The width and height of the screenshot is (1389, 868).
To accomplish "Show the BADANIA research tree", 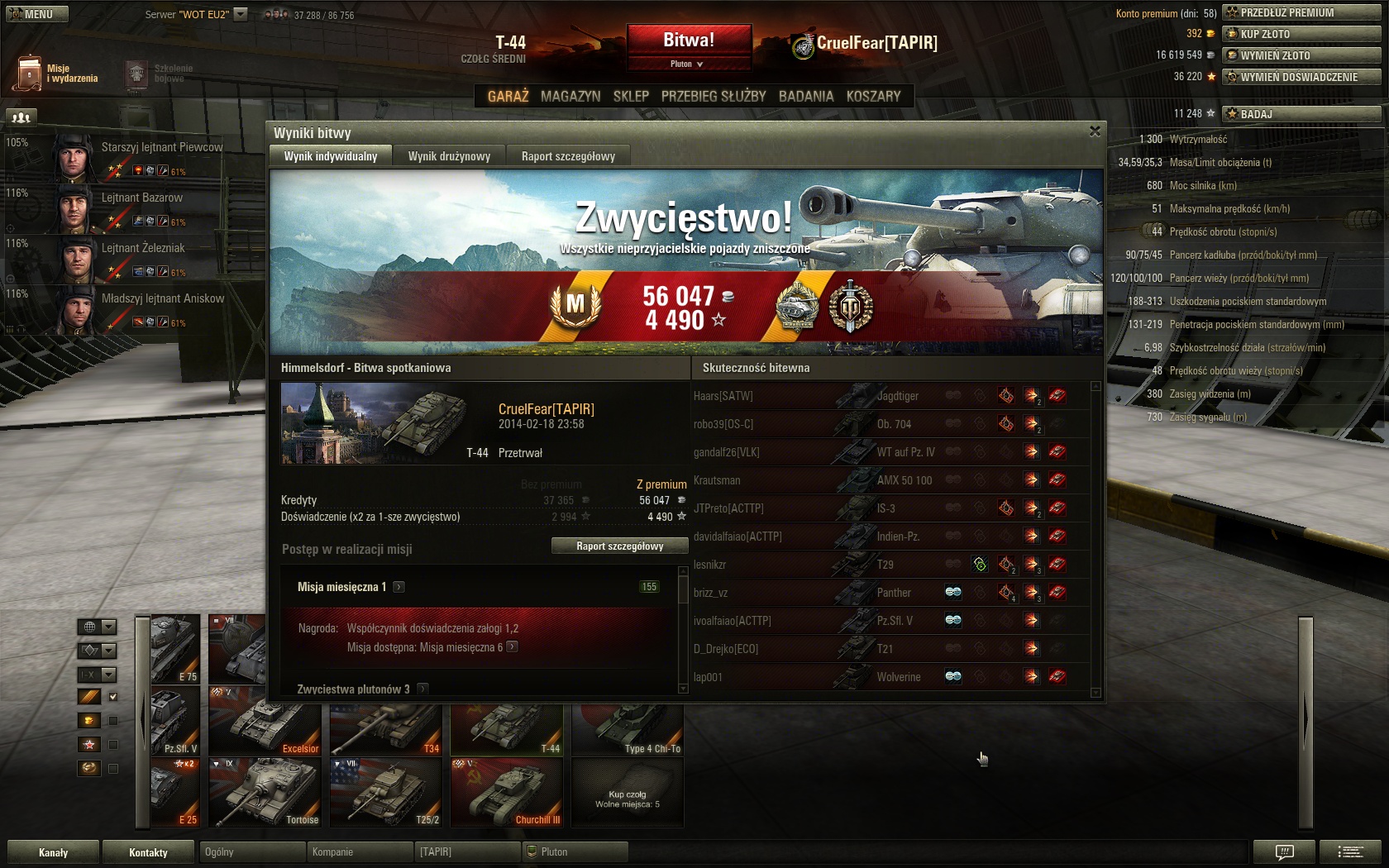I will (806, 97).
